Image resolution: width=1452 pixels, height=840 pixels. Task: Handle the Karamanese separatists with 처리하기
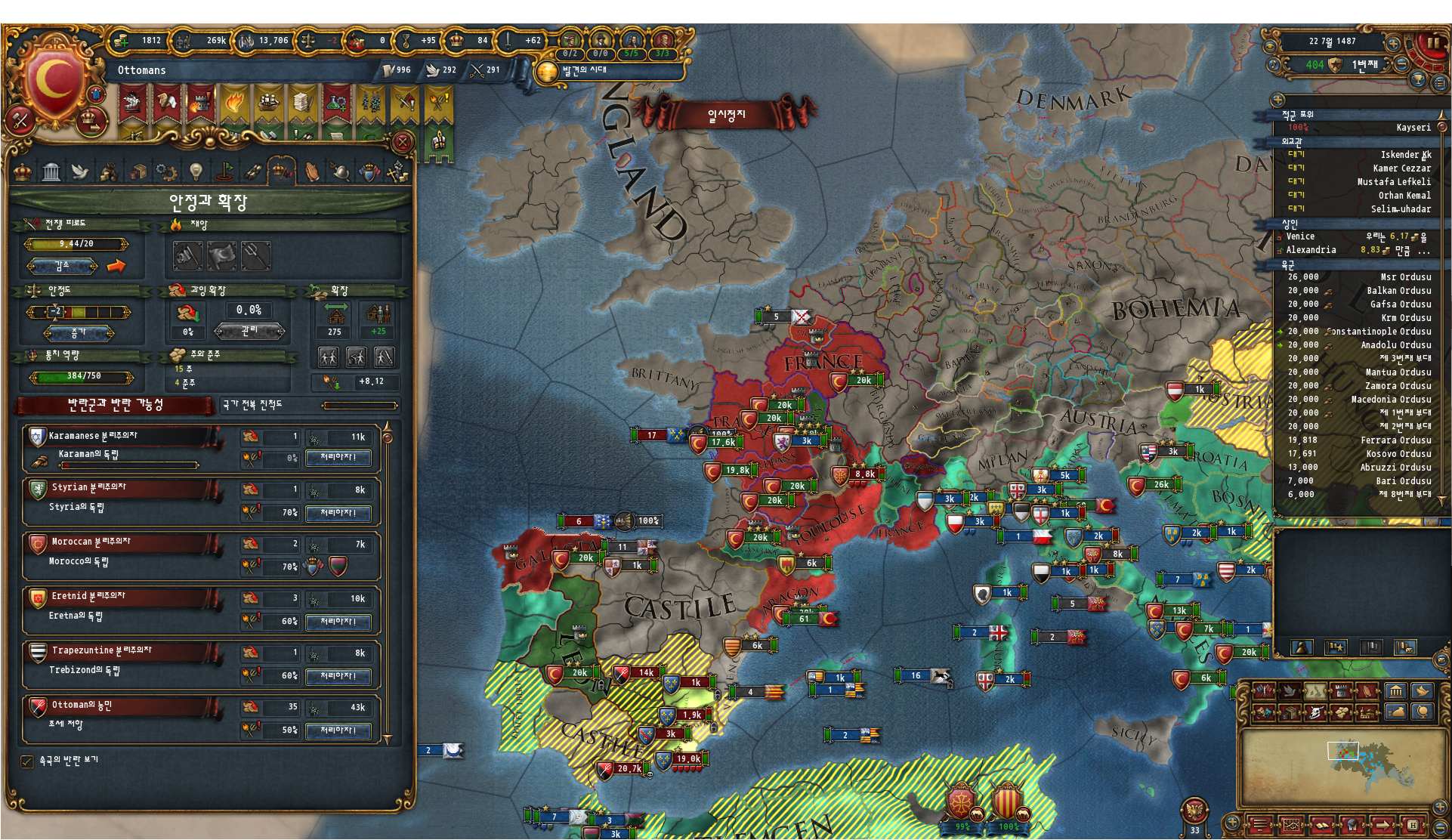[338, 457]
